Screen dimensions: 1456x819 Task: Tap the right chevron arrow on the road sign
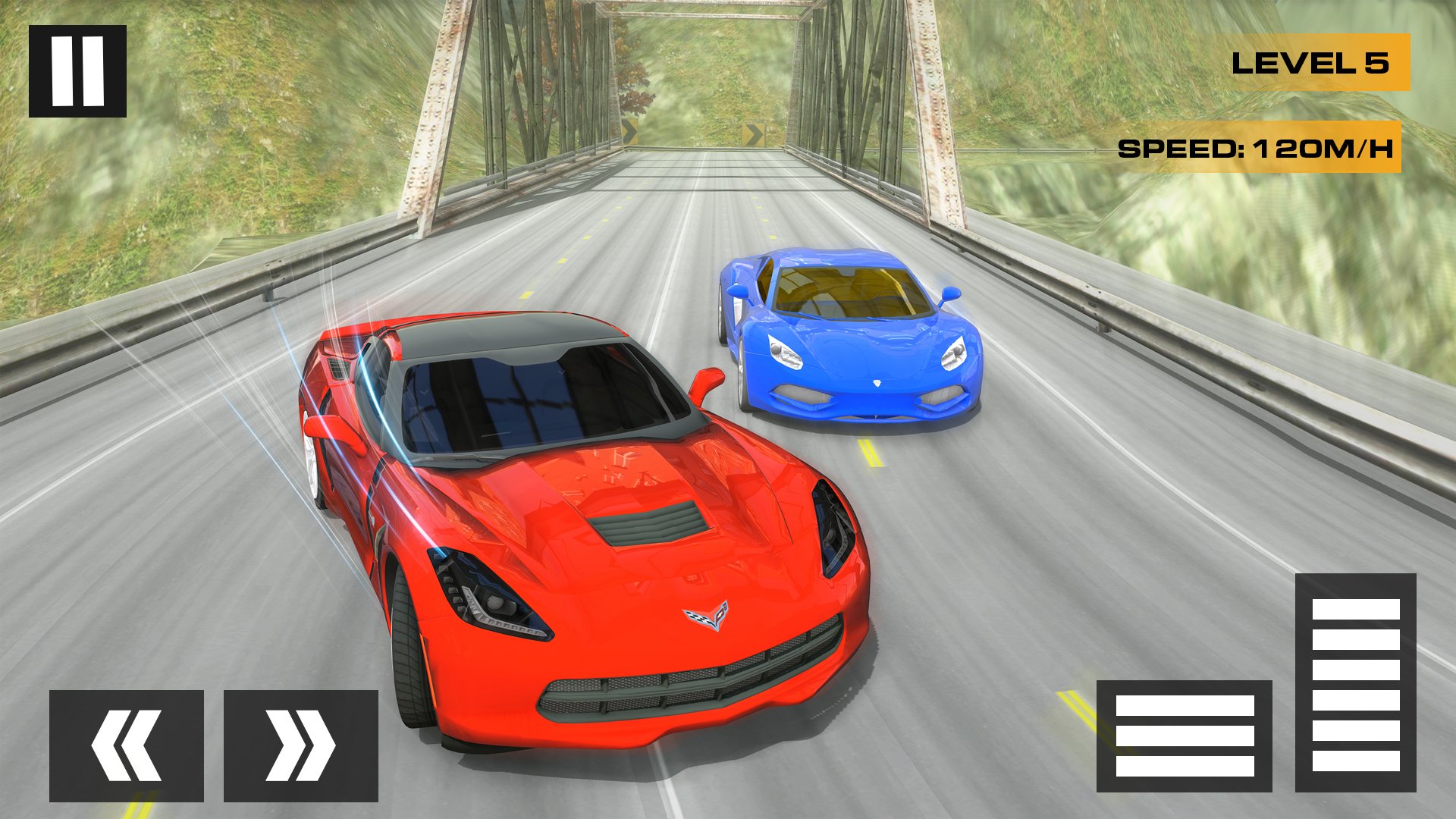[752, 135]
